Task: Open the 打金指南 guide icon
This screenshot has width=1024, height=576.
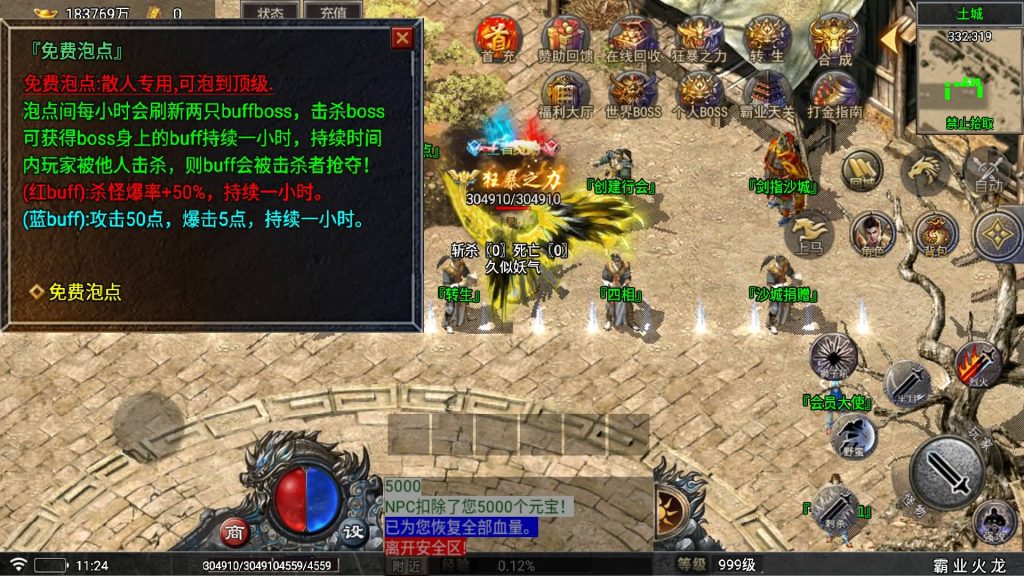Action: click(834, 92)
